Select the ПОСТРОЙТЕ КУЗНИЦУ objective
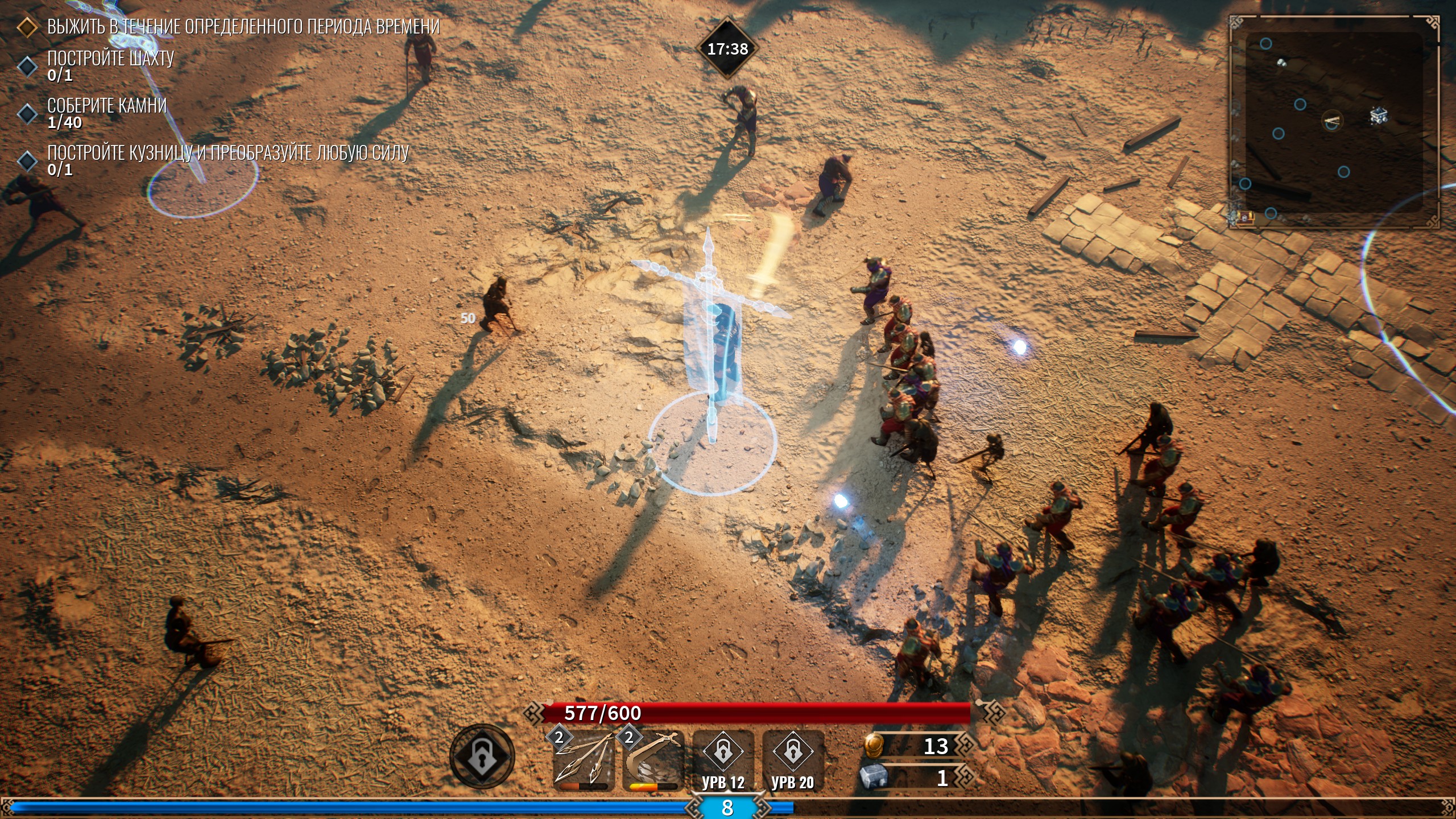This screenshot has width=1456, height=819. pyautogui.click(x=227, y=153)
